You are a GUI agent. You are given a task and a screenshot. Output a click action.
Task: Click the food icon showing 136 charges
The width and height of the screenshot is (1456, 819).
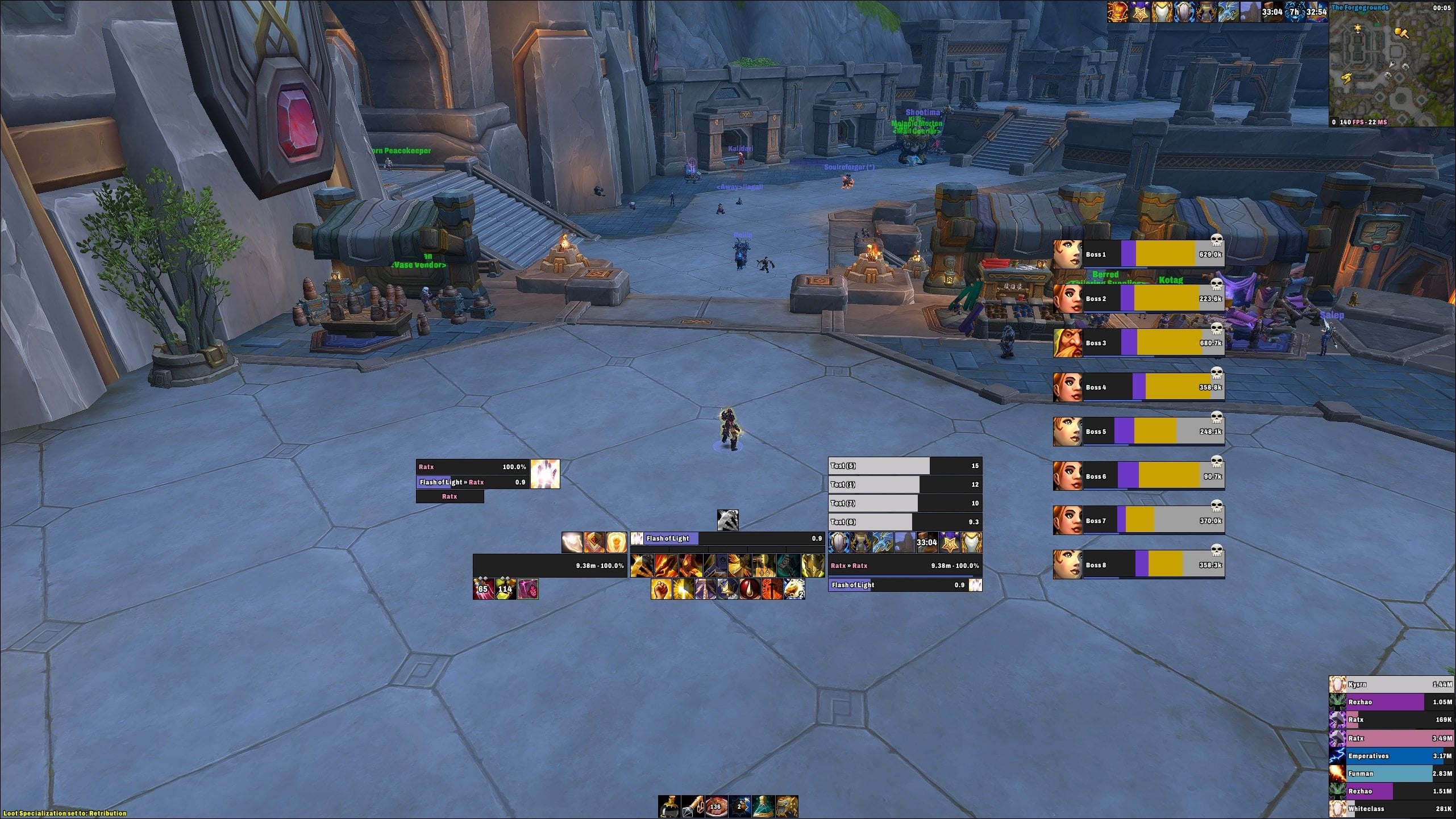coord(716,807)
